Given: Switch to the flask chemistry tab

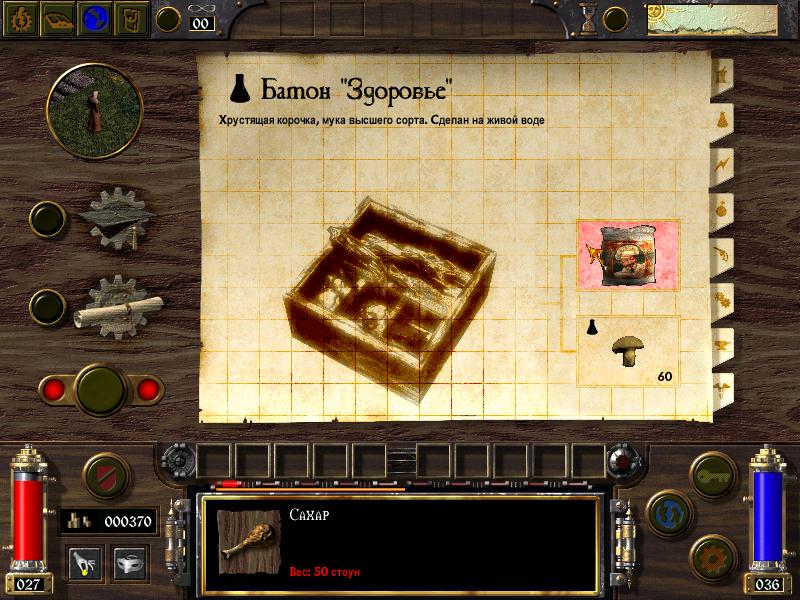Looking at the screenshot, I should 721,118.
